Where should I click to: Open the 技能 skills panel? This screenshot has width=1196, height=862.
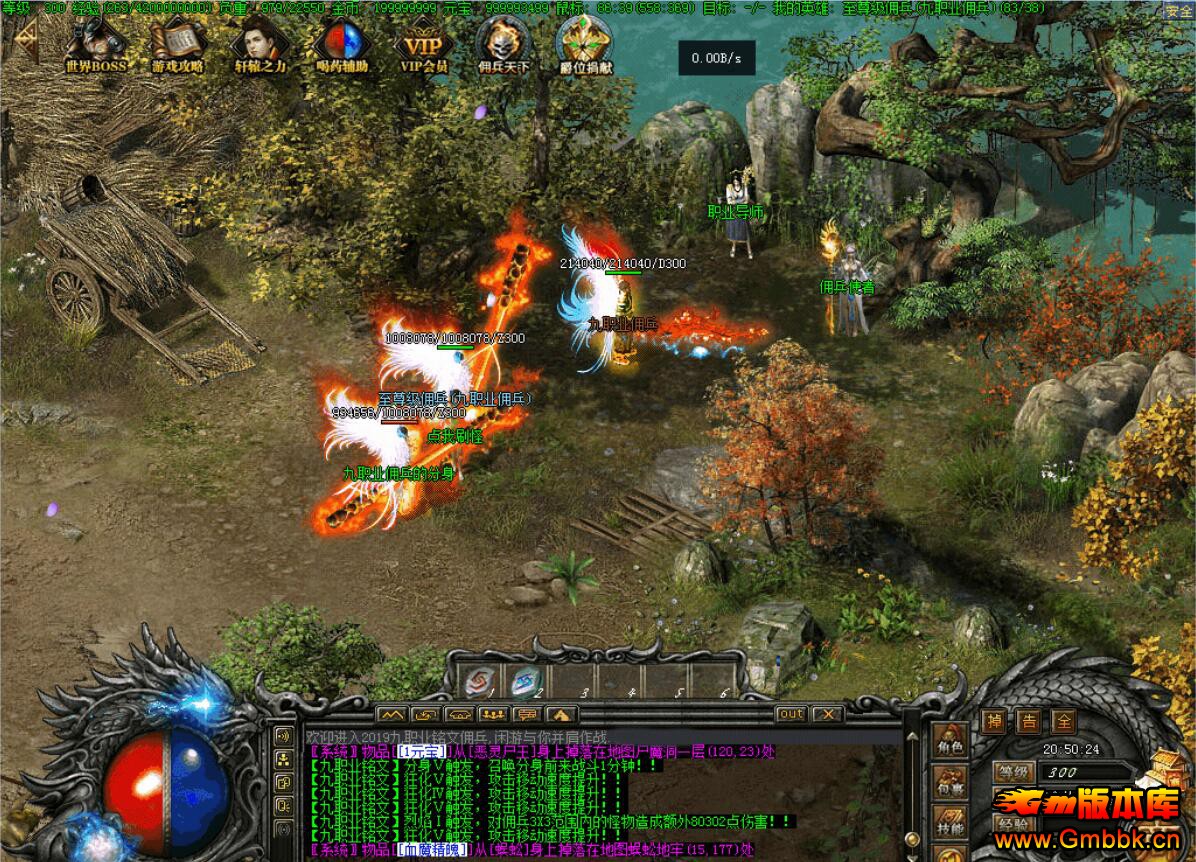click(949, 828)
